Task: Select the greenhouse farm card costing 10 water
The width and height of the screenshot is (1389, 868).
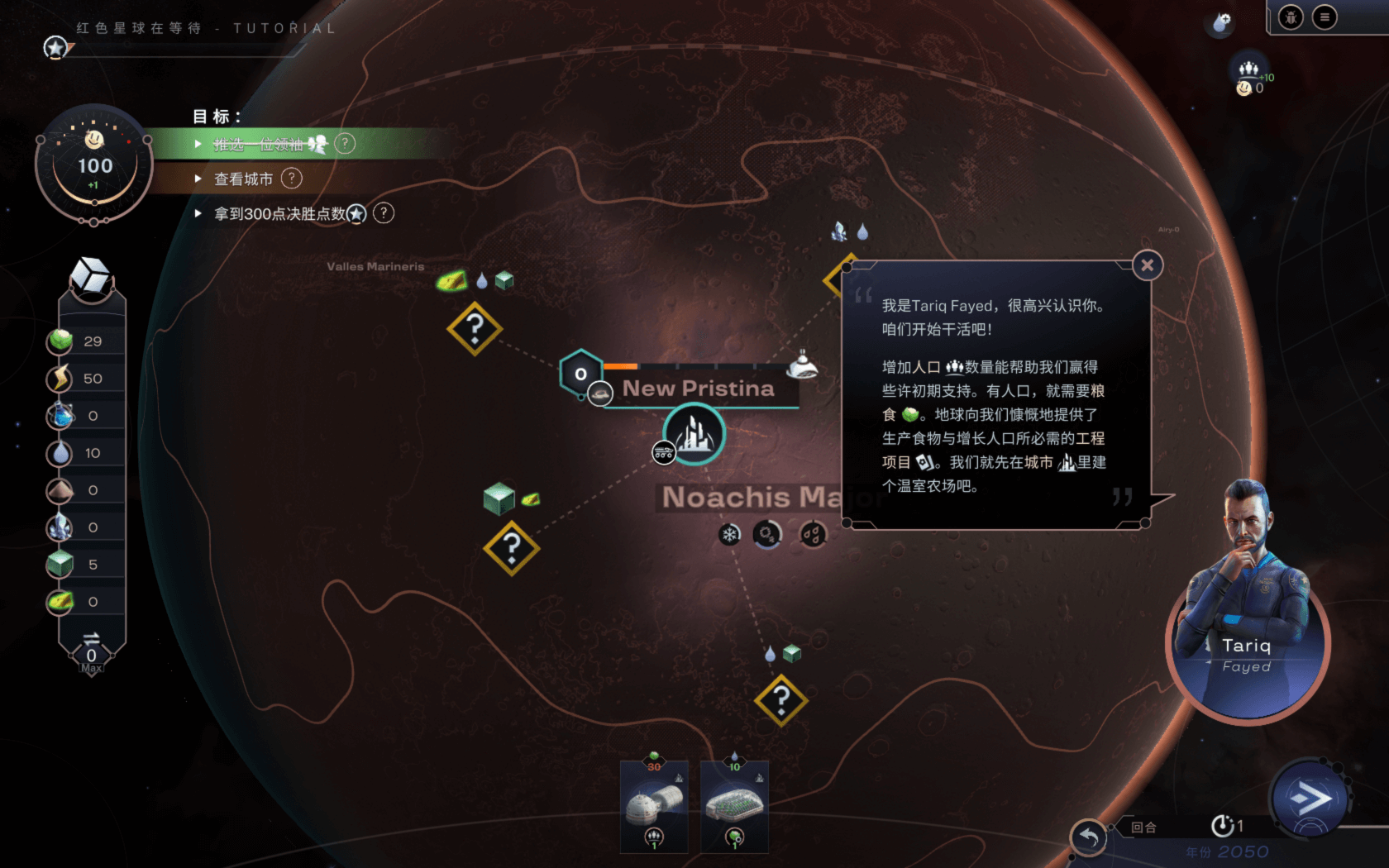Action: 734,806
